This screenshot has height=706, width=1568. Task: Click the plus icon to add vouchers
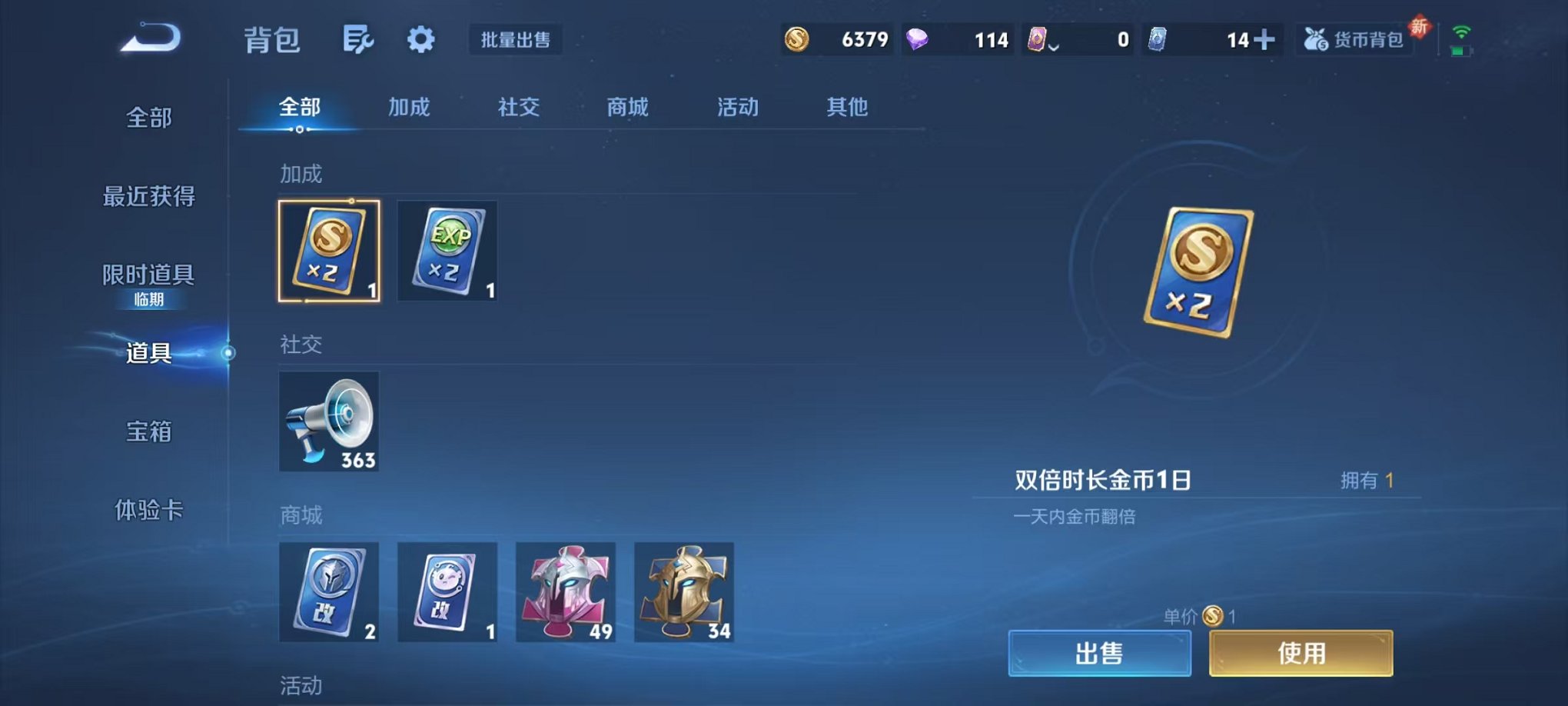(x=1265, y=38)
